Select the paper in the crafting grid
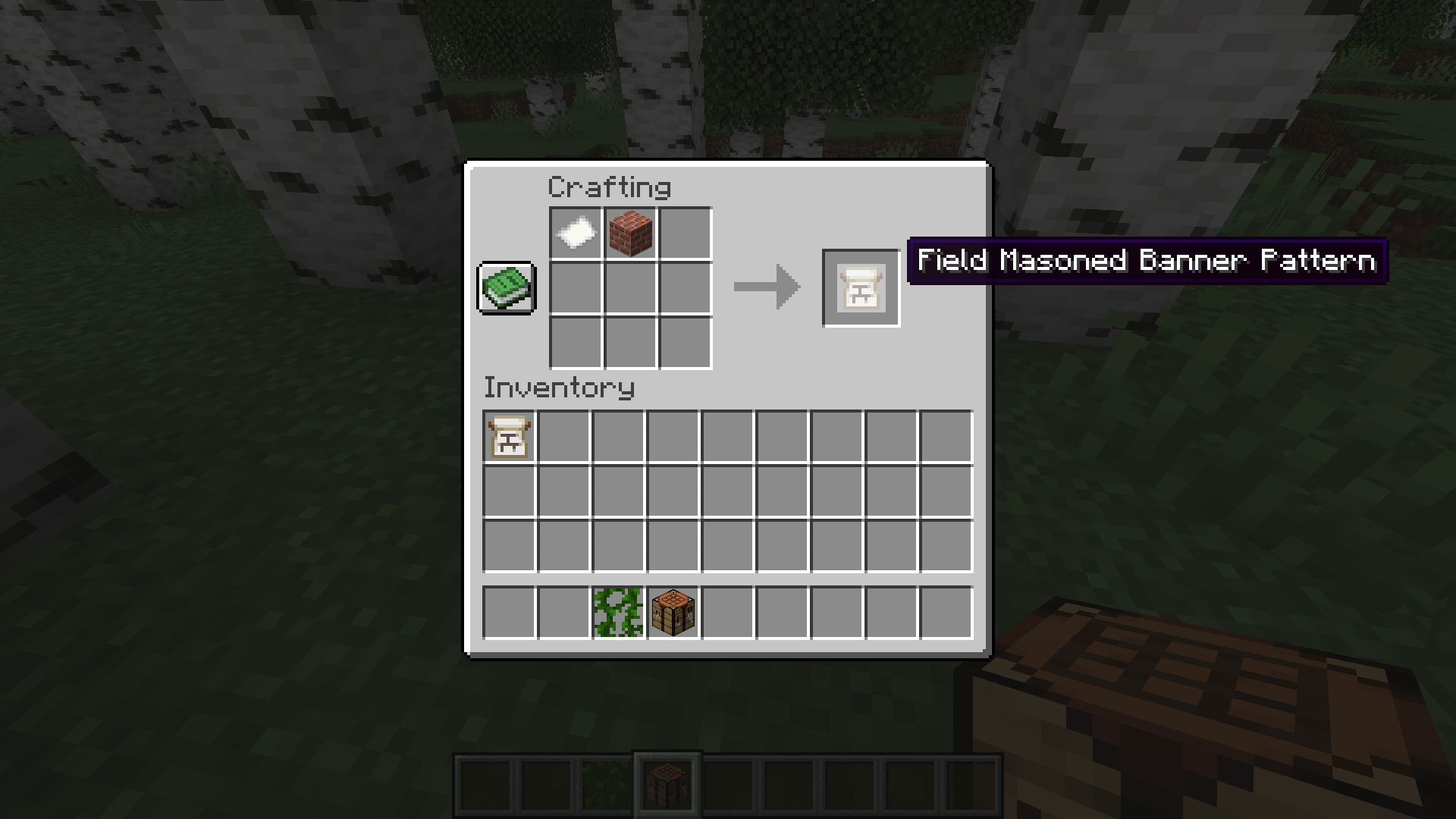Image resolution: width=1456 pixels, height=819 pixels. 575,233
